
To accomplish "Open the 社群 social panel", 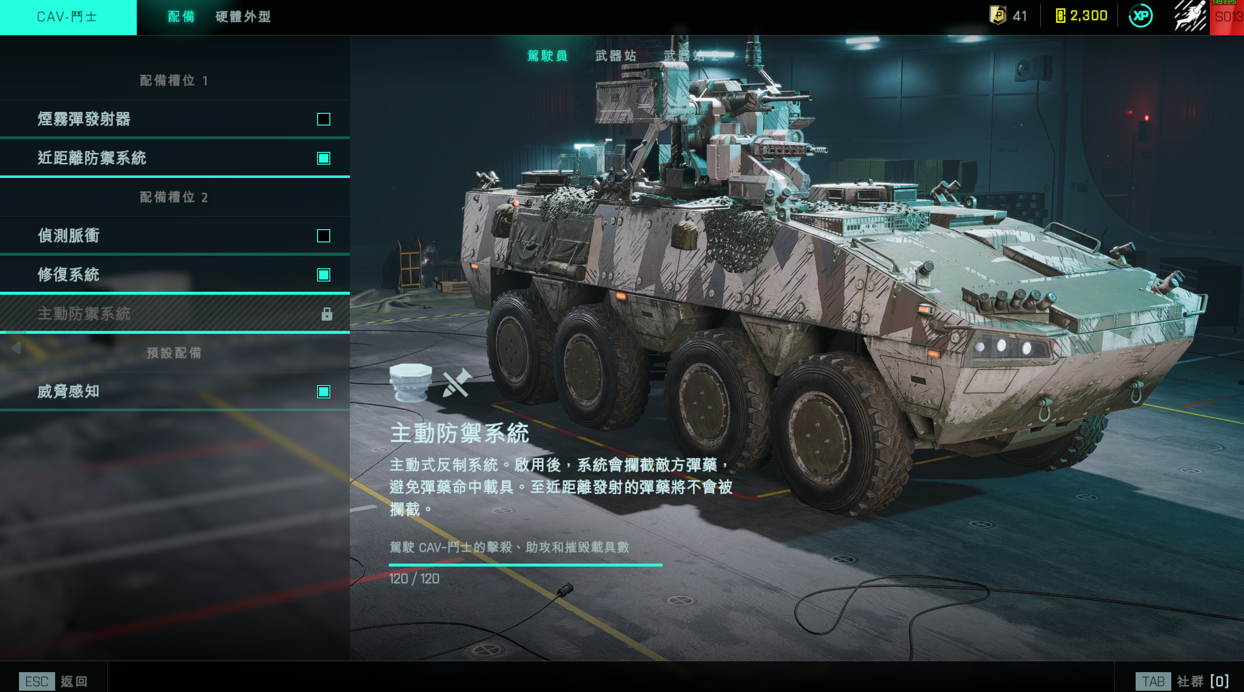I will click(x=1182, y=681).
